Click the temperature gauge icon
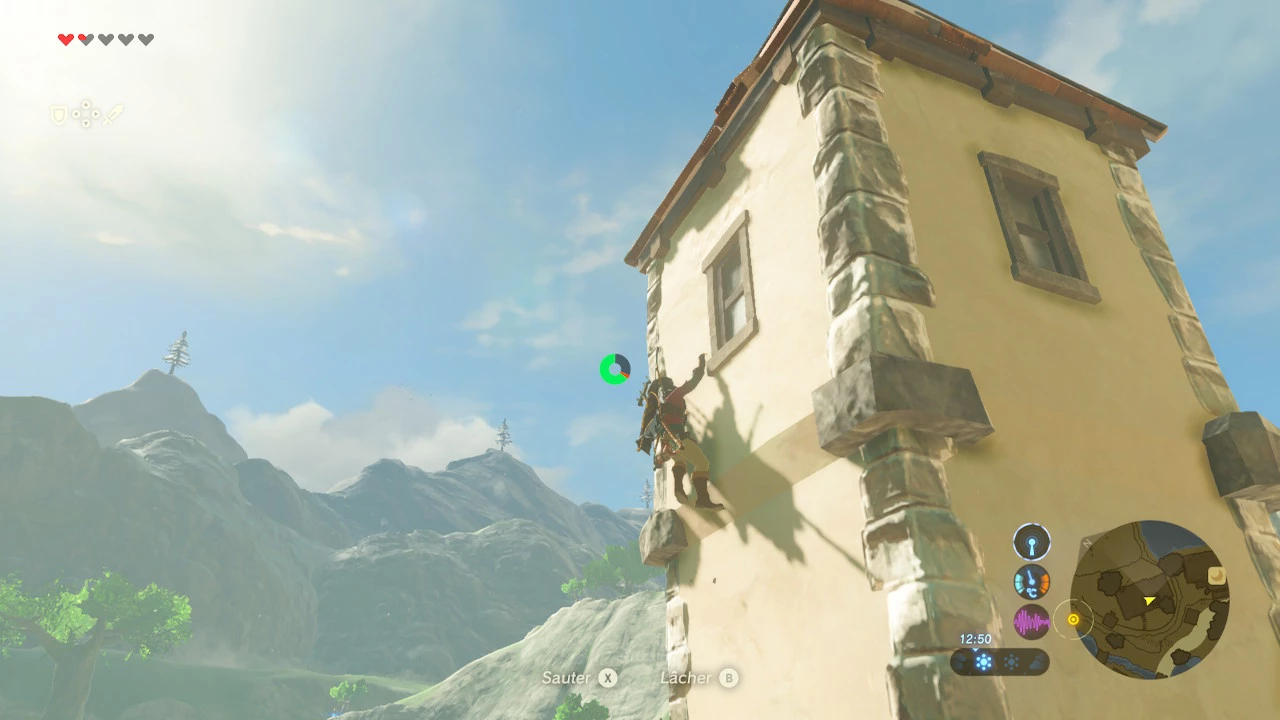Viewport: 1280px width, 720px height. coord(1032,582)
